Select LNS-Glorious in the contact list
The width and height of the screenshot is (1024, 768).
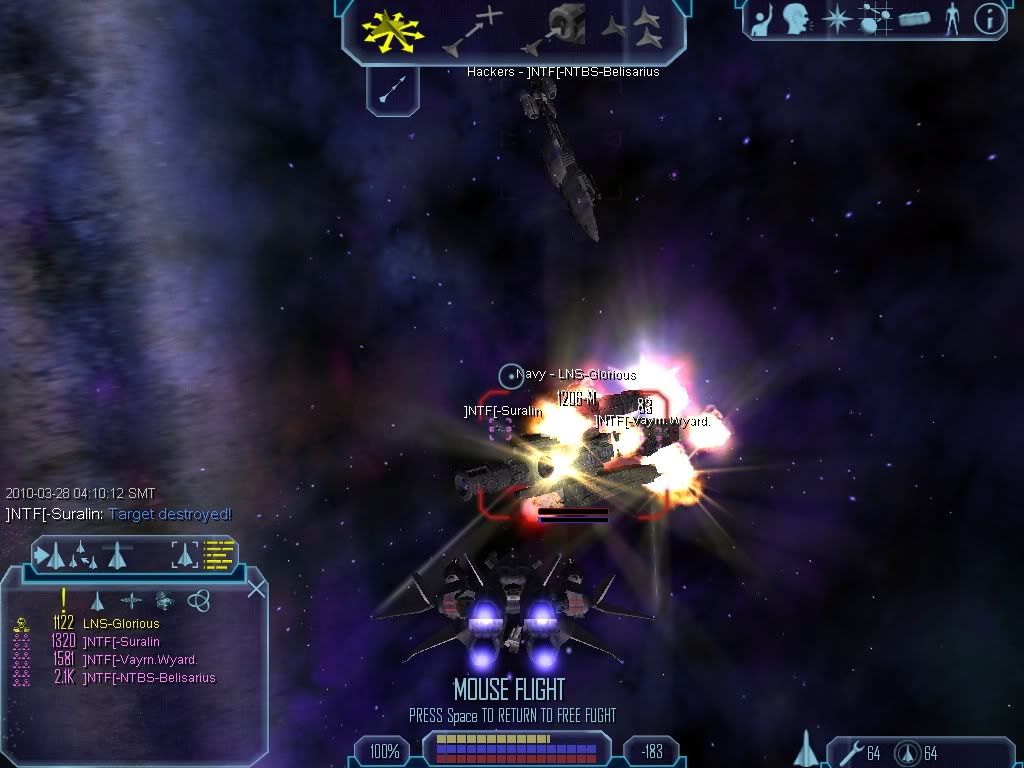121,624
